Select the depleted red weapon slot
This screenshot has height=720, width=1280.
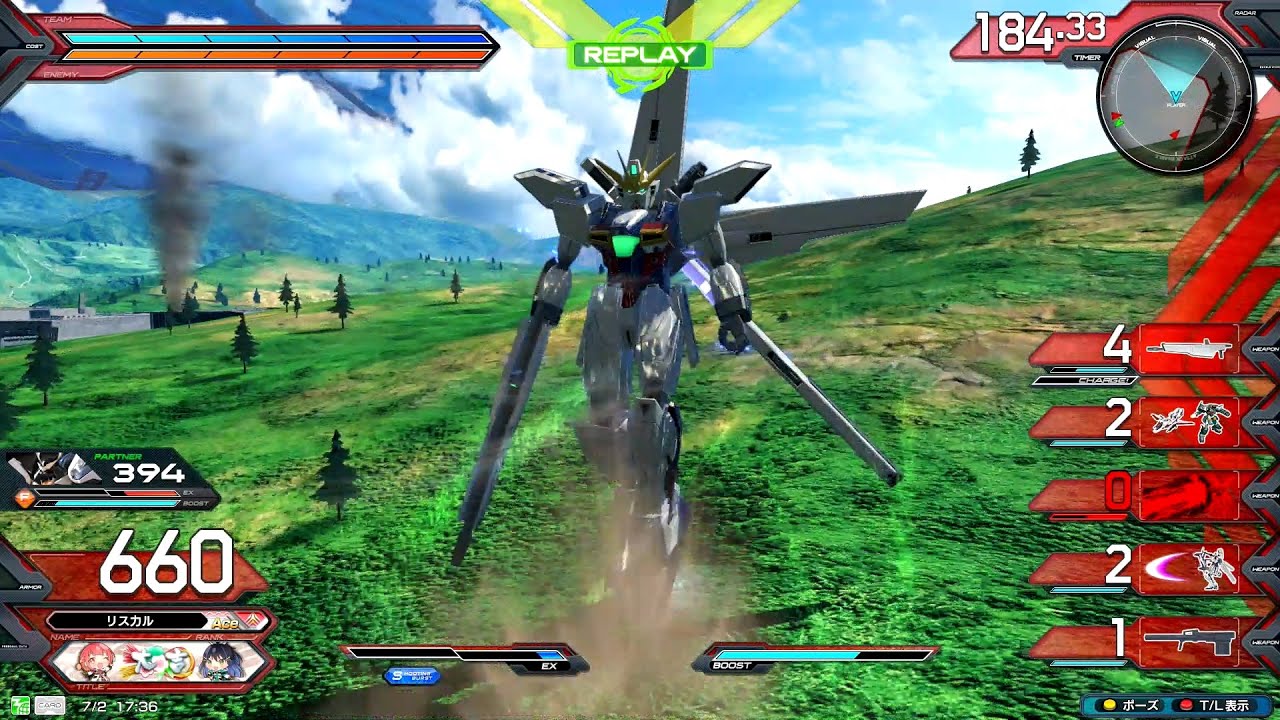pos(1188,495)
